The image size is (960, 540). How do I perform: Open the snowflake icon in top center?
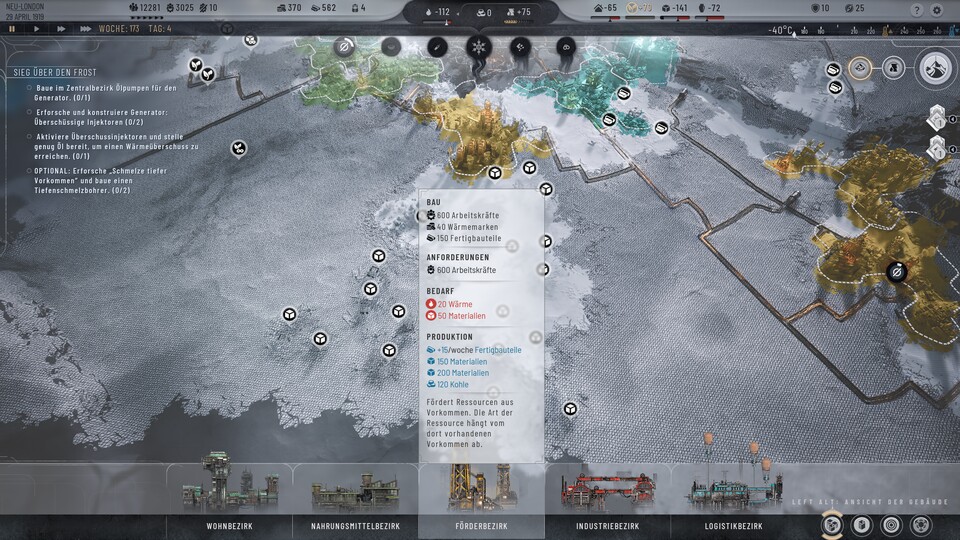478,47
